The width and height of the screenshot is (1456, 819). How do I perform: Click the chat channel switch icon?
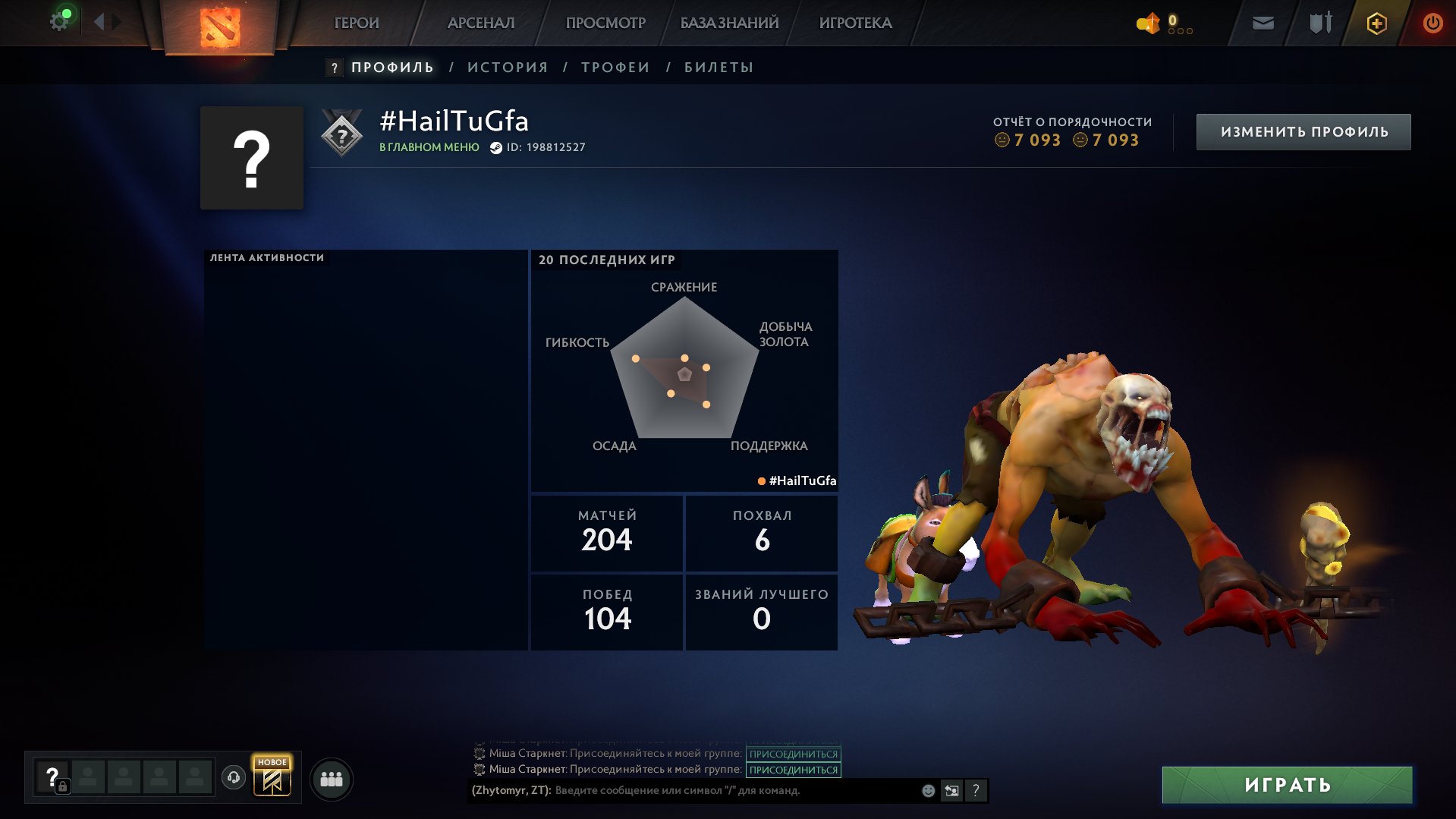pyautogui.click(x=952, y=791)
